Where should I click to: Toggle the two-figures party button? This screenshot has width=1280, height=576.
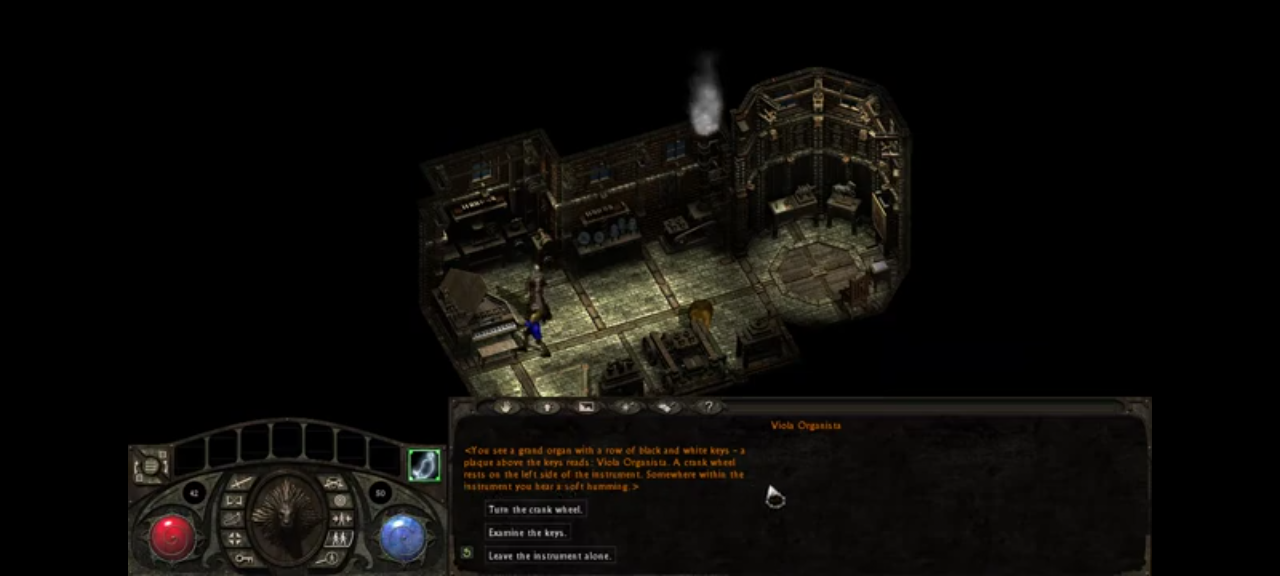coord(338,538)
